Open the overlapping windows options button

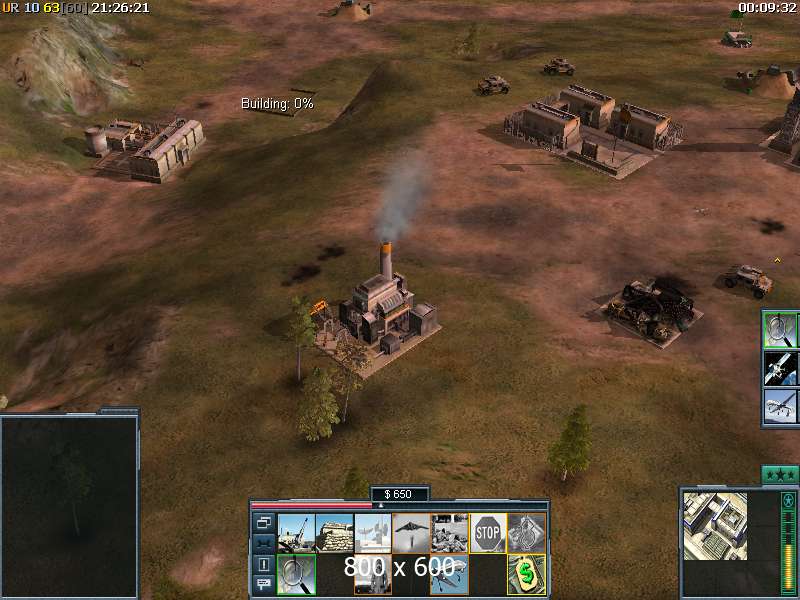pyautogui.click(x=263, y=522)
